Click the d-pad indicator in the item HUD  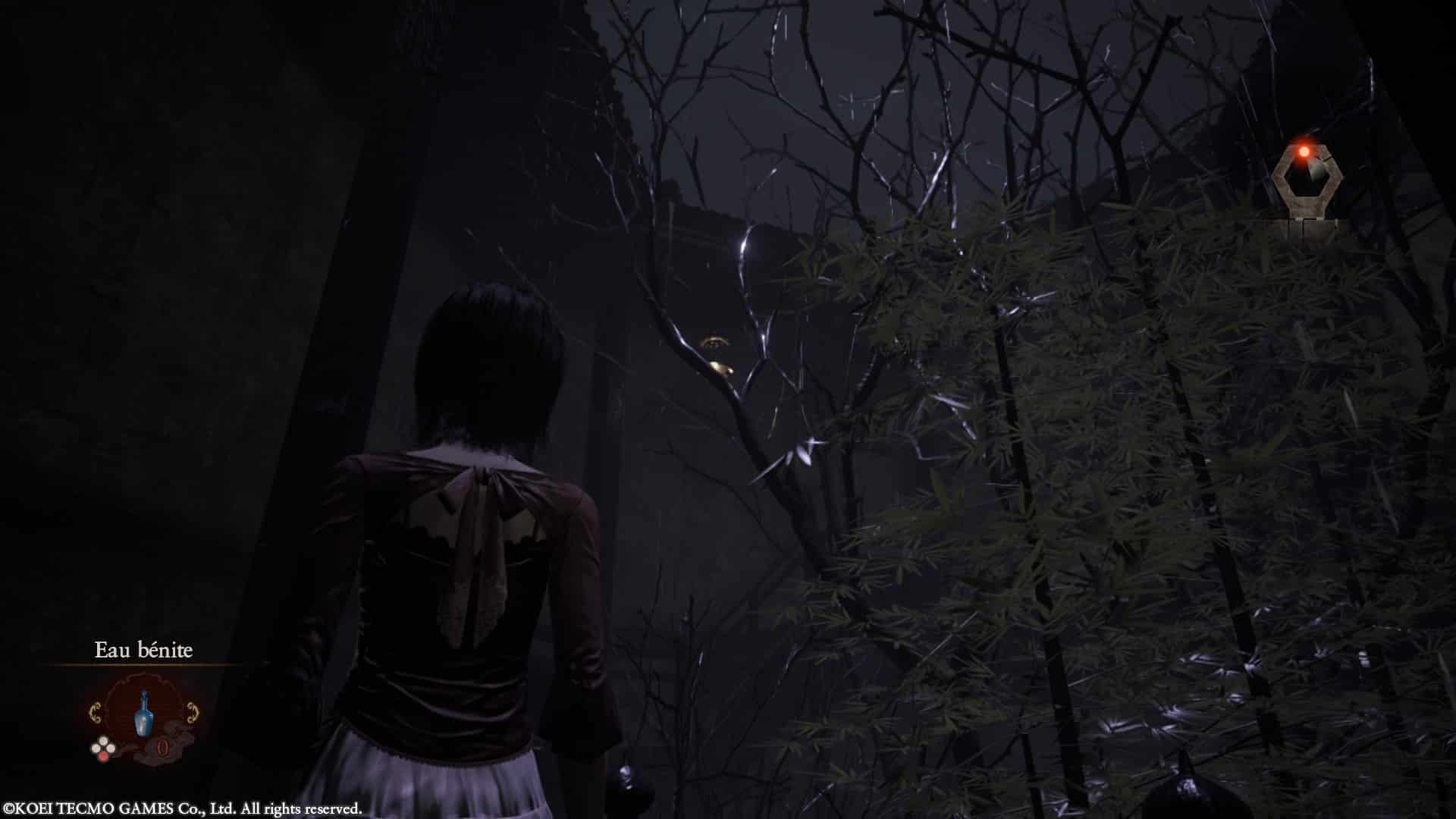102,748
